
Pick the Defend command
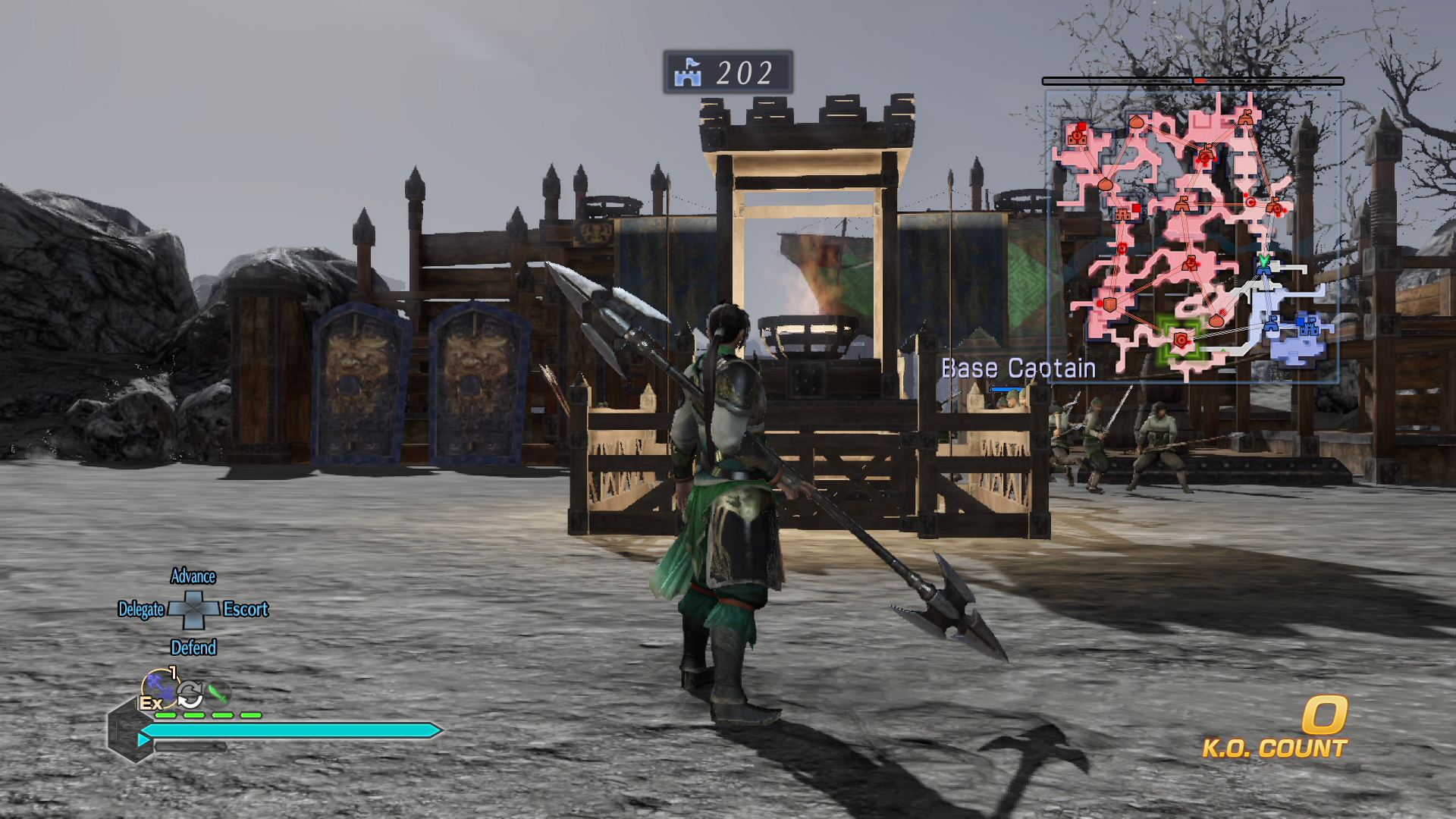[193, 648]
